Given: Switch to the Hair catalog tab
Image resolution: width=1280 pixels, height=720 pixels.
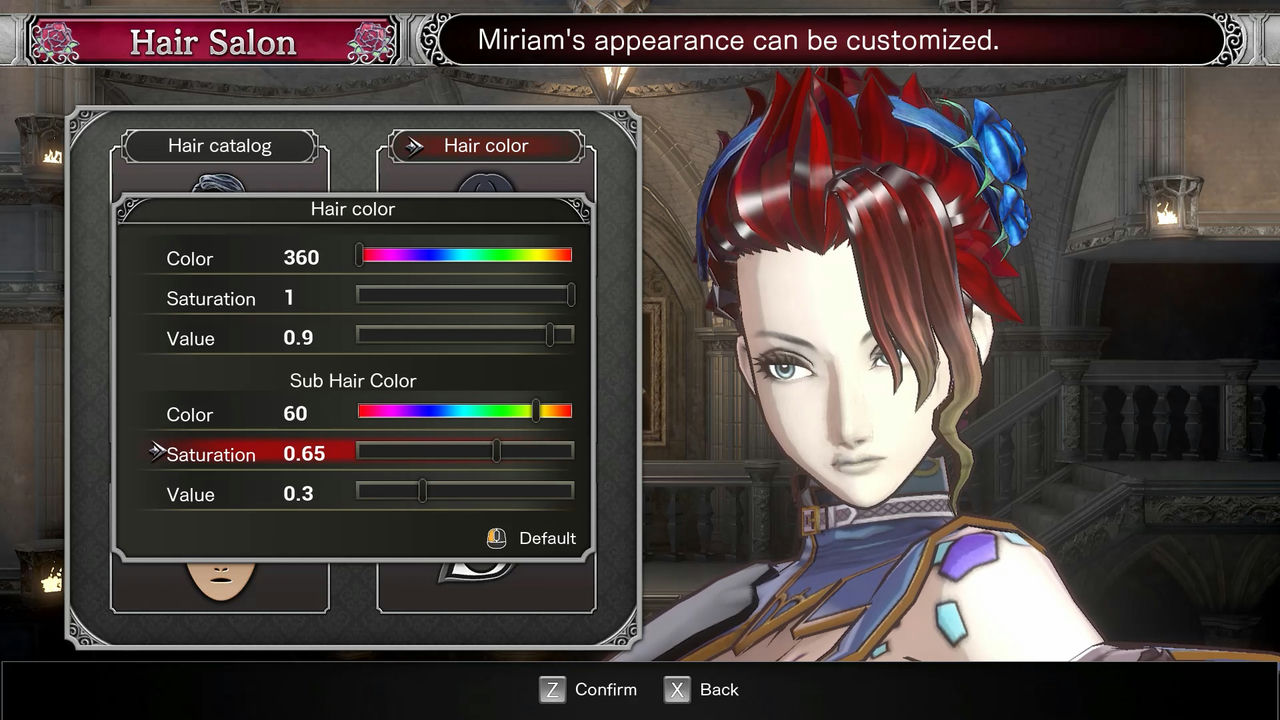Looking at the screenshot, I should coord(219,146).
